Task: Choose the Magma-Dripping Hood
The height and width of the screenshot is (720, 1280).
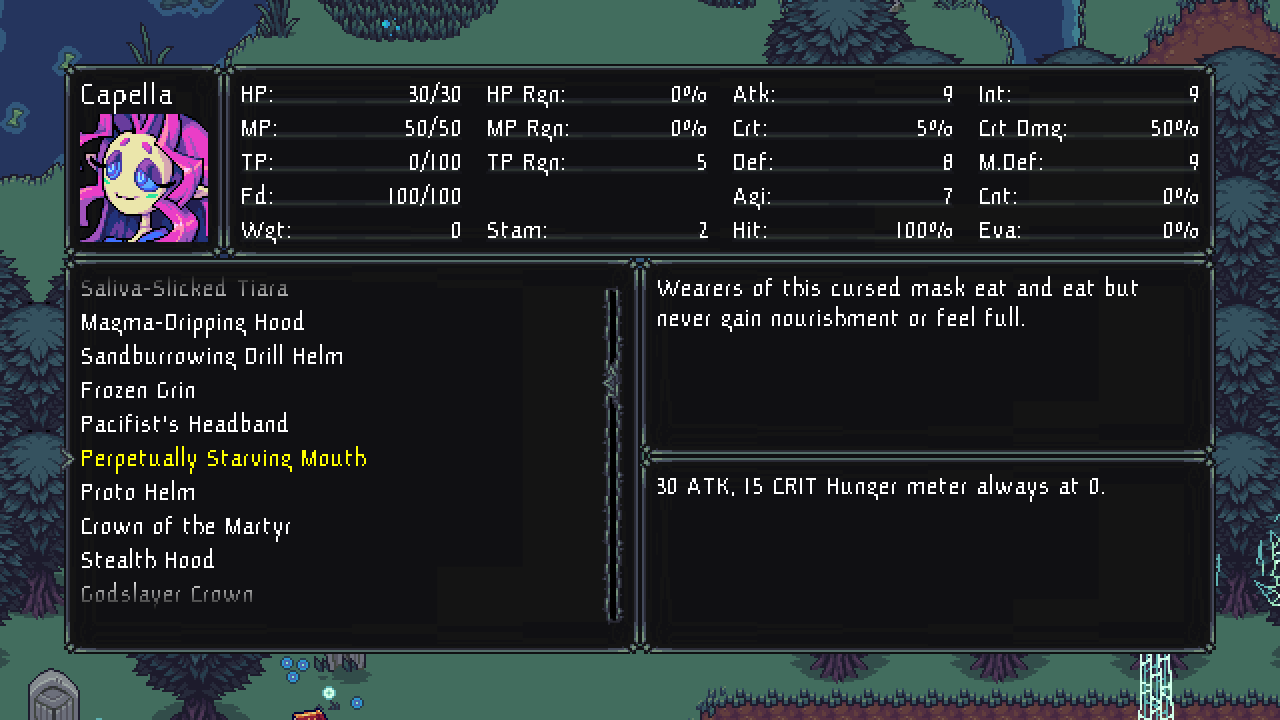Action: pos(192,323)
